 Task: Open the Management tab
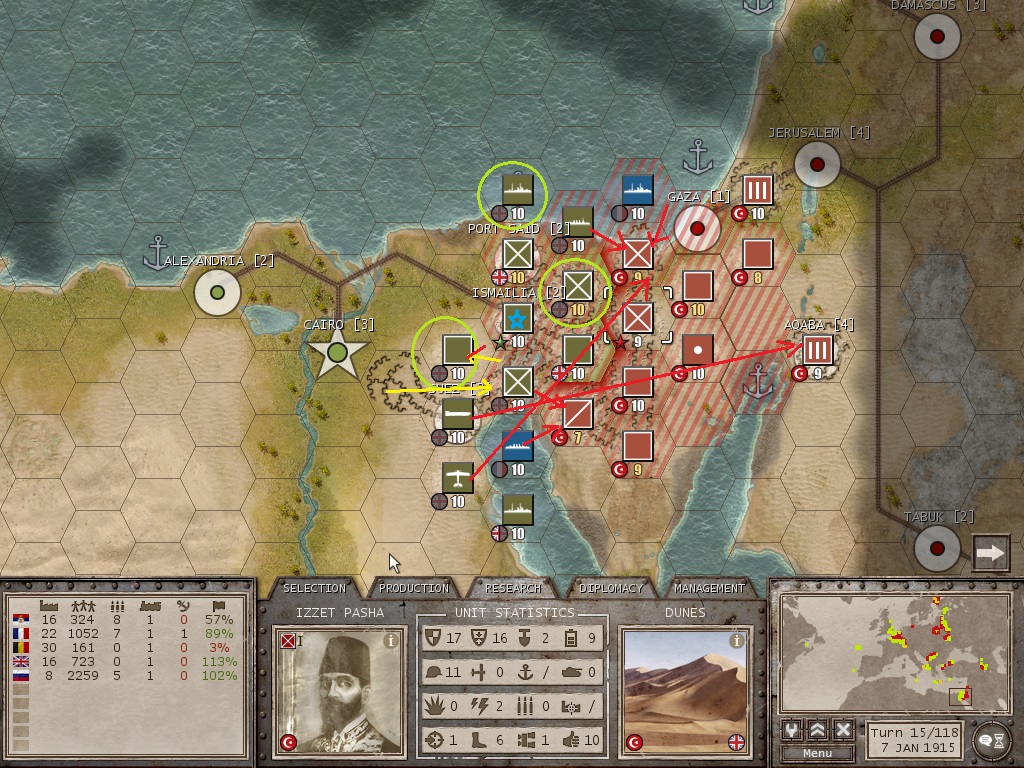(709, 588)
